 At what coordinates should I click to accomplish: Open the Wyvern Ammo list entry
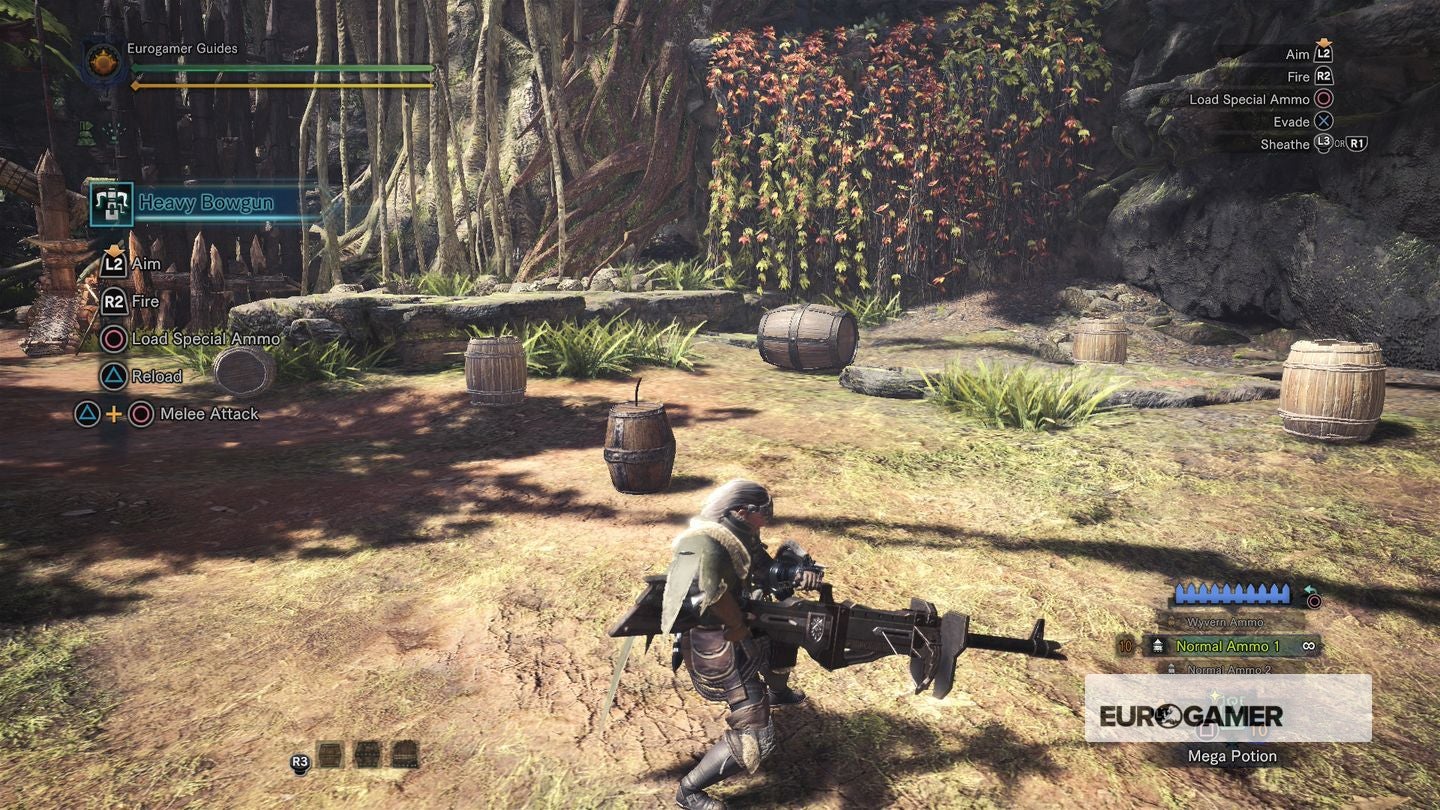click(x=1227, y=622)
